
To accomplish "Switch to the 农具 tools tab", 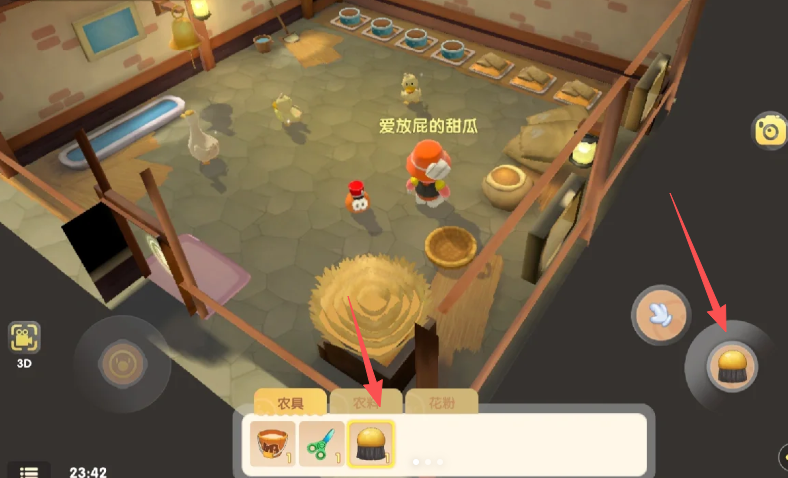I will 291,403.
